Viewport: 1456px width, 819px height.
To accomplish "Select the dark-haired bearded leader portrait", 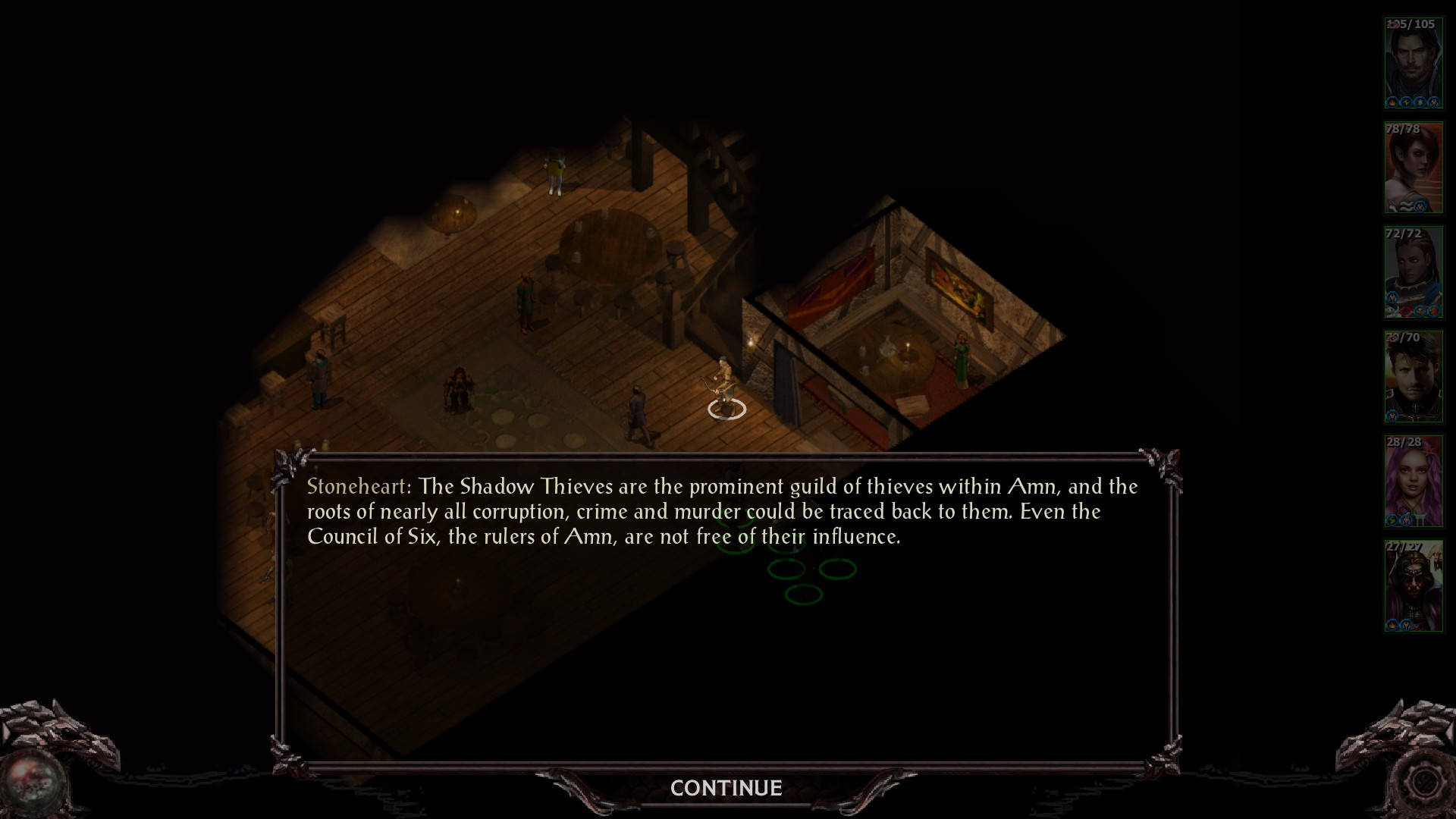I will (1413, 64).
